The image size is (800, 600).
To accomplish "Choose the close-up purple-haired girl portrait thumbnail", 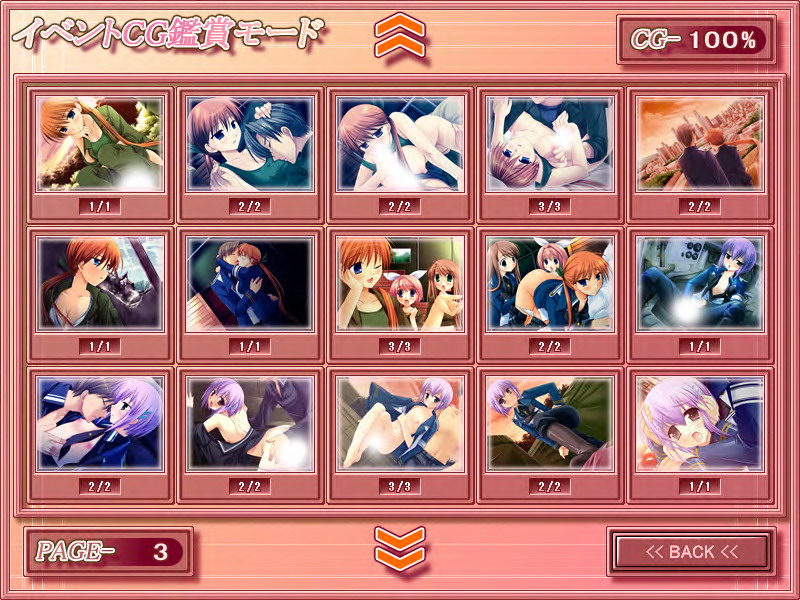I will (x=699, y=423).
